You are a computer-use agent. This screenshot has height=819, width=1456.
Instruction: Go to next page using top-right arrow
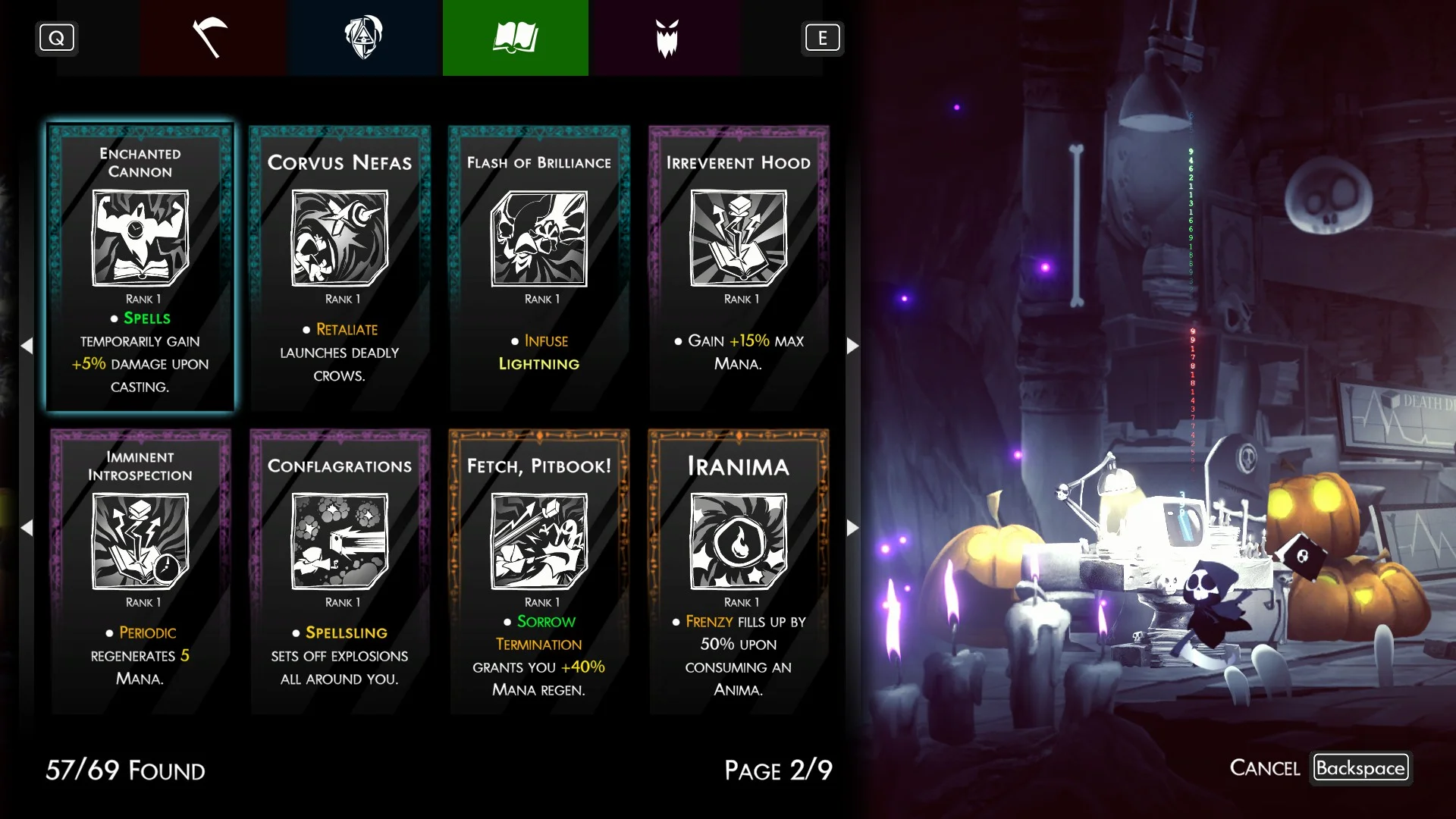pyautogui.click(x=852, y=346)
